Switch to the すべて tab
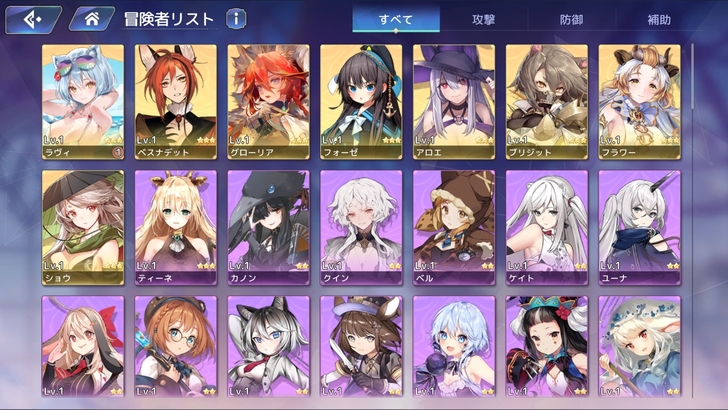The image size is (728, 410). (395, 19)
